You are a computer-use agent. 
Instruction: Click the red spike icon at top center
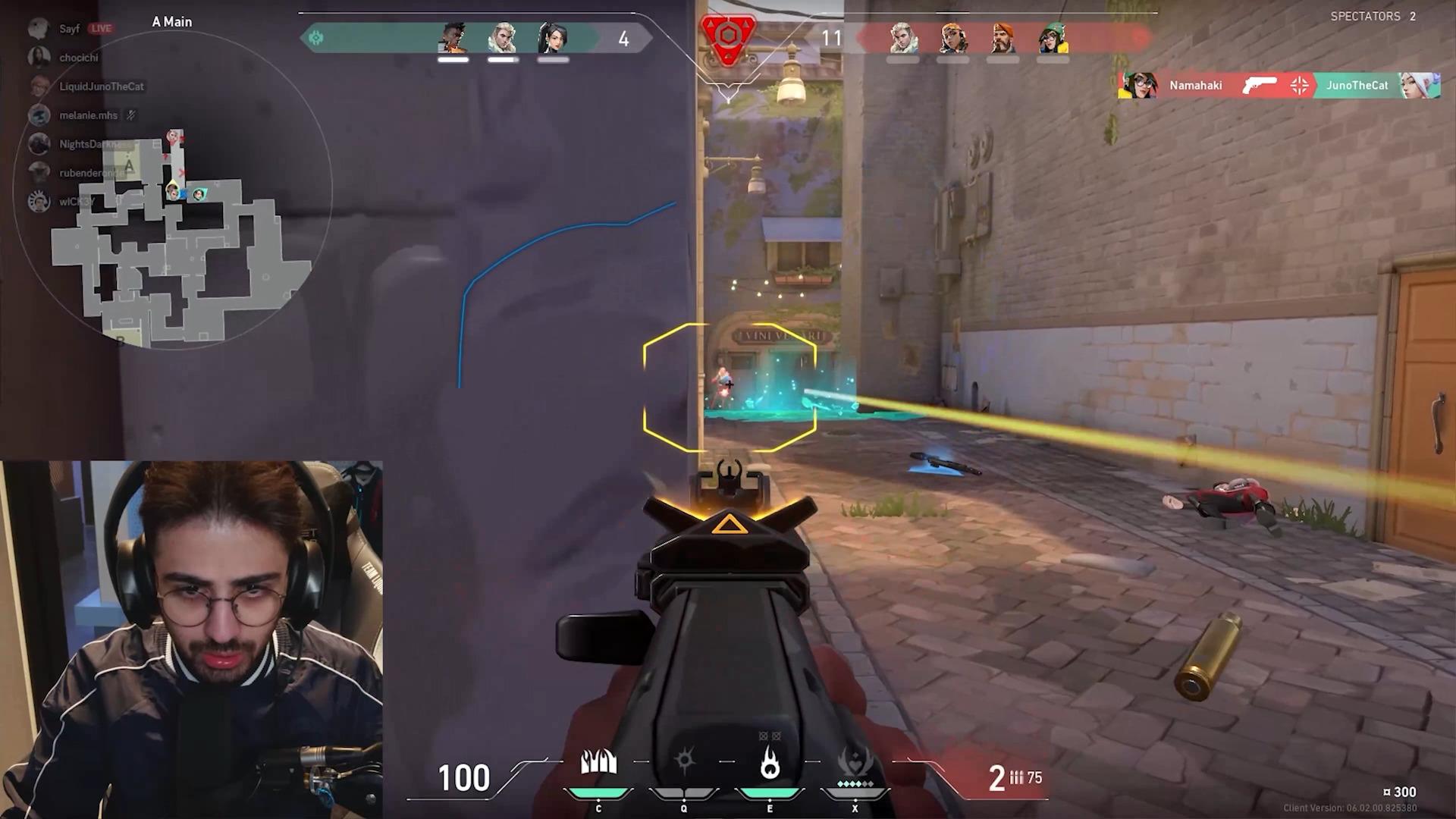728,38
